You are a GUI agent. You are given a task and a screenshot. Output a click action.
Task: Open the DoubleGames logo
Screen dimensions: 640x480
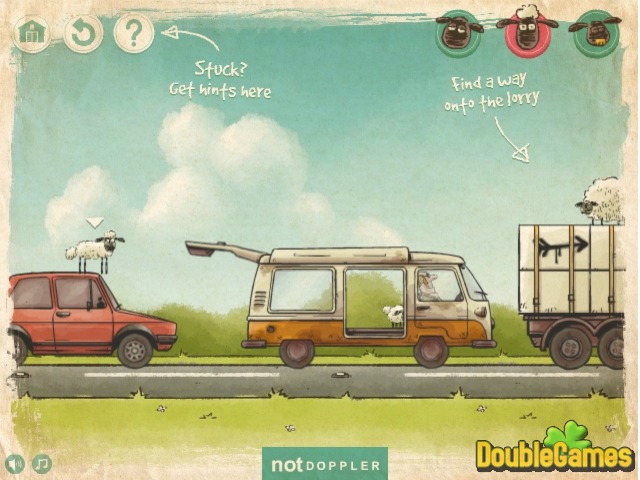click(x=555, y=453)
